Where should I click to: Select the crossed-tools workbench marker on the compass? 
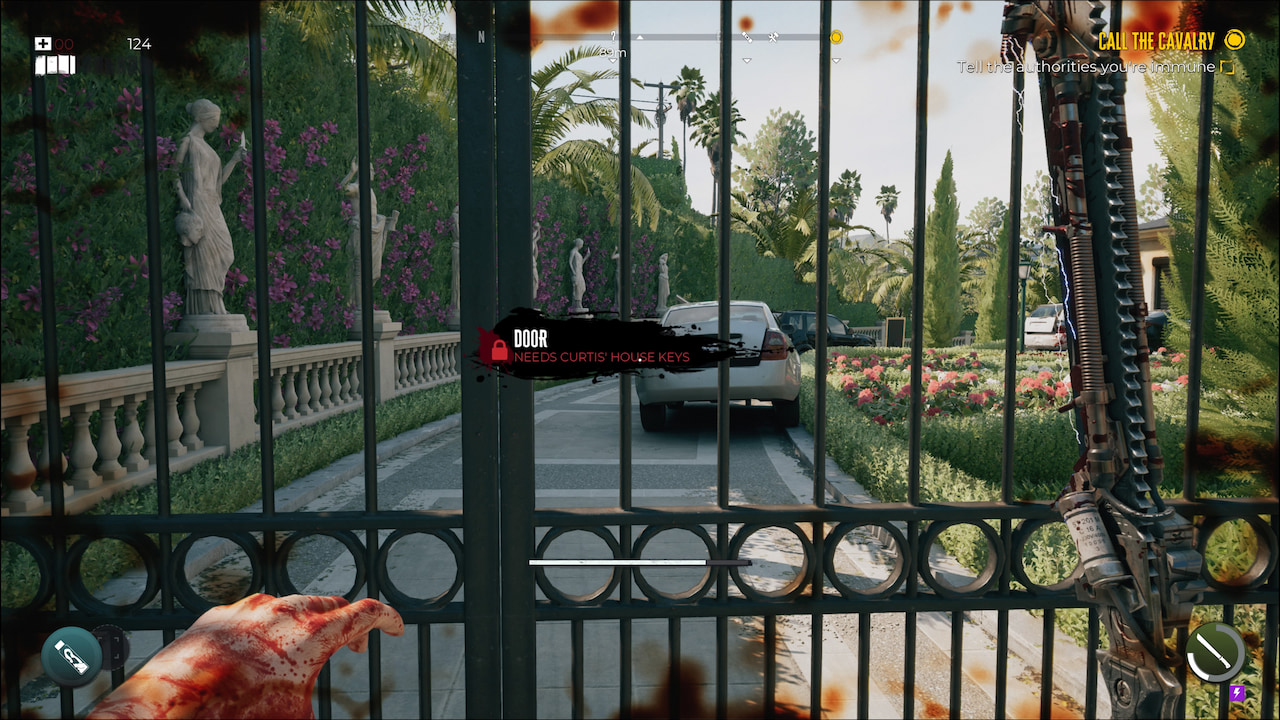click(x=771, y=37)
